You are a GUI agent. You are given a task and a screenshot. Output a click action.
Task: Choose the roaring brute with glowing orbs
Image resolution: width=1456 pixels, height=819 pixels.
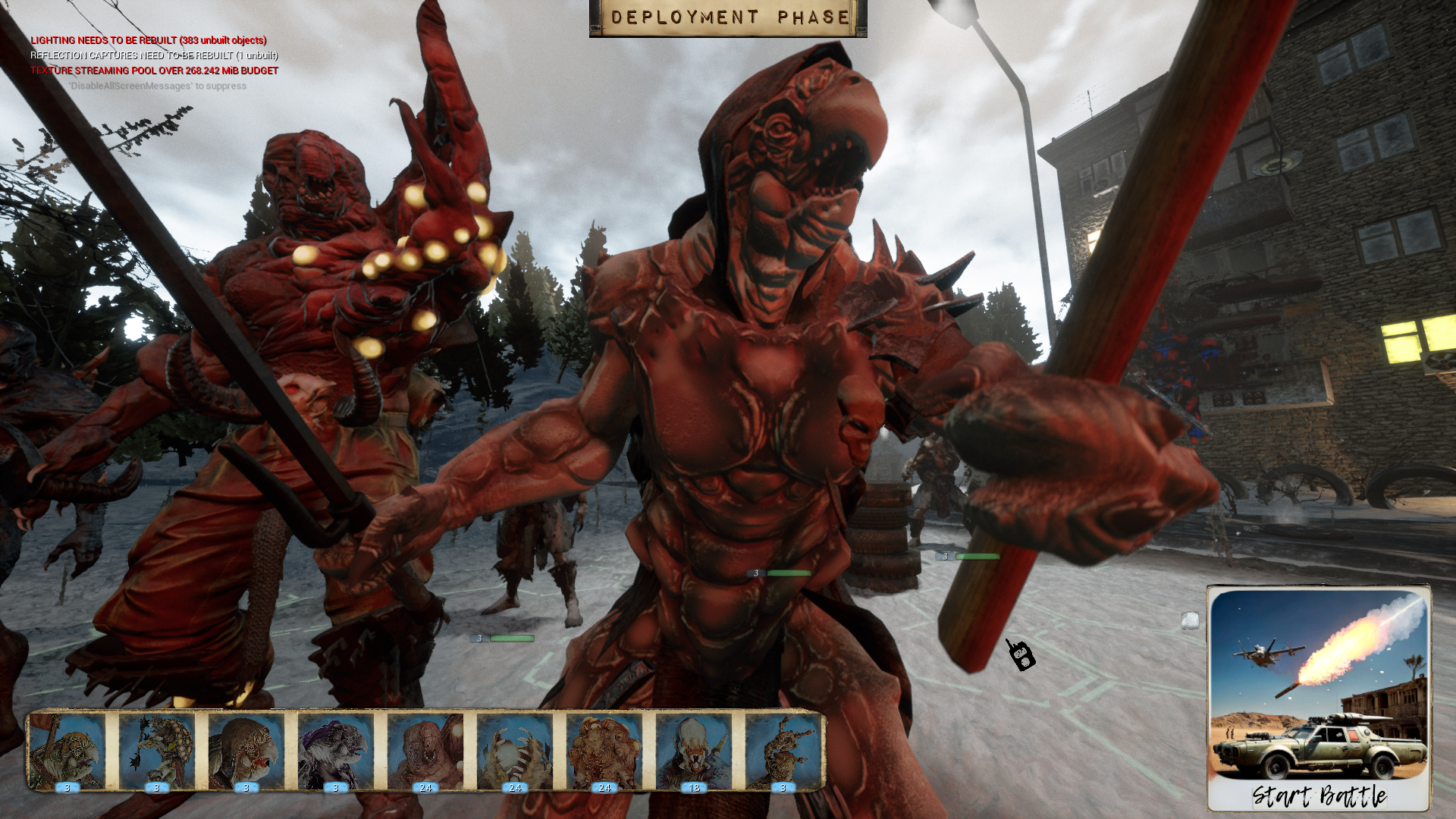[x=425, y=751]
